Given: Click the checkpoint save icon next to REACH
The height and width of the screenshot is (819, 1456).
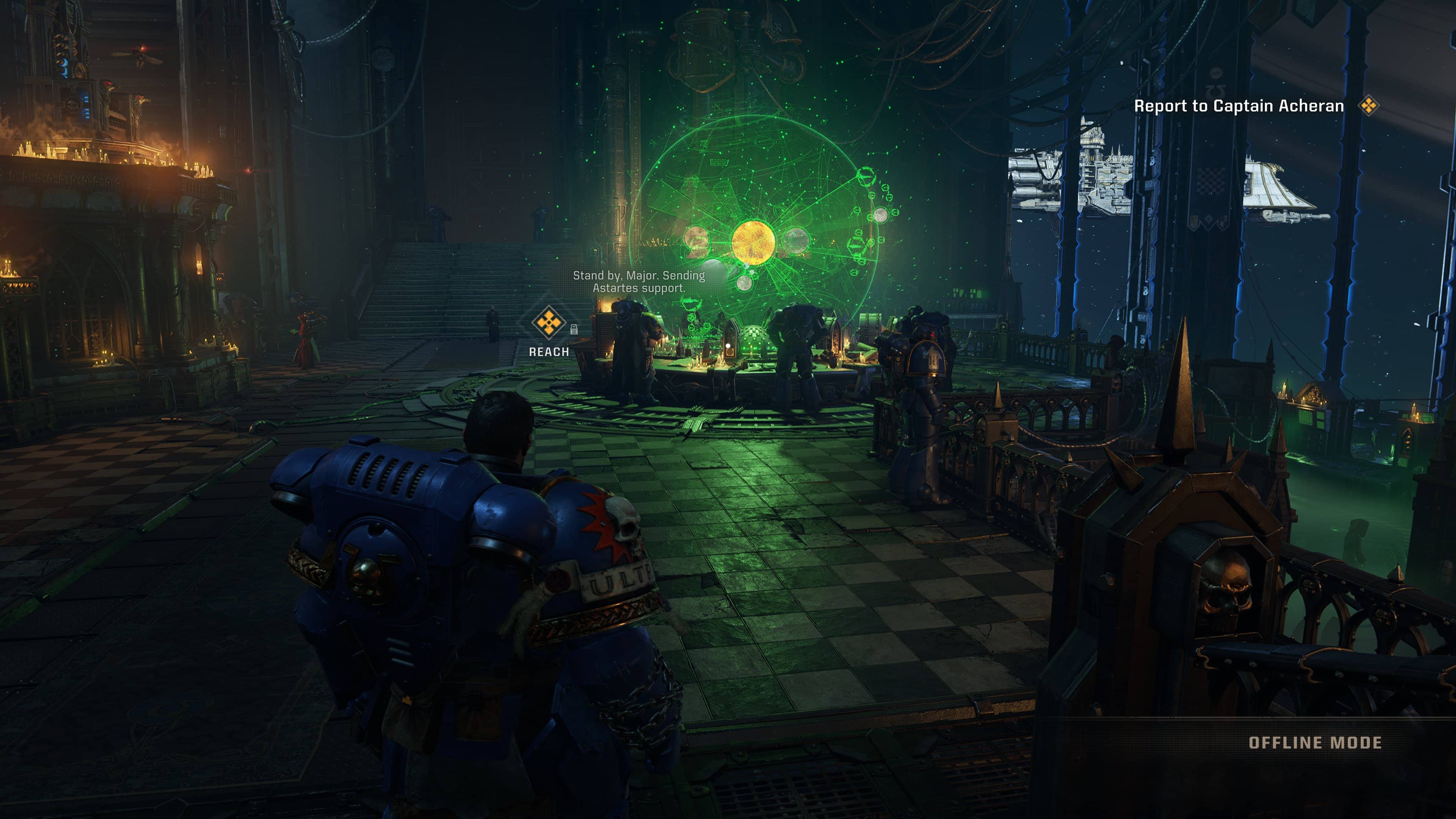Looking at the screenshot, I should [x=574, y=330].
